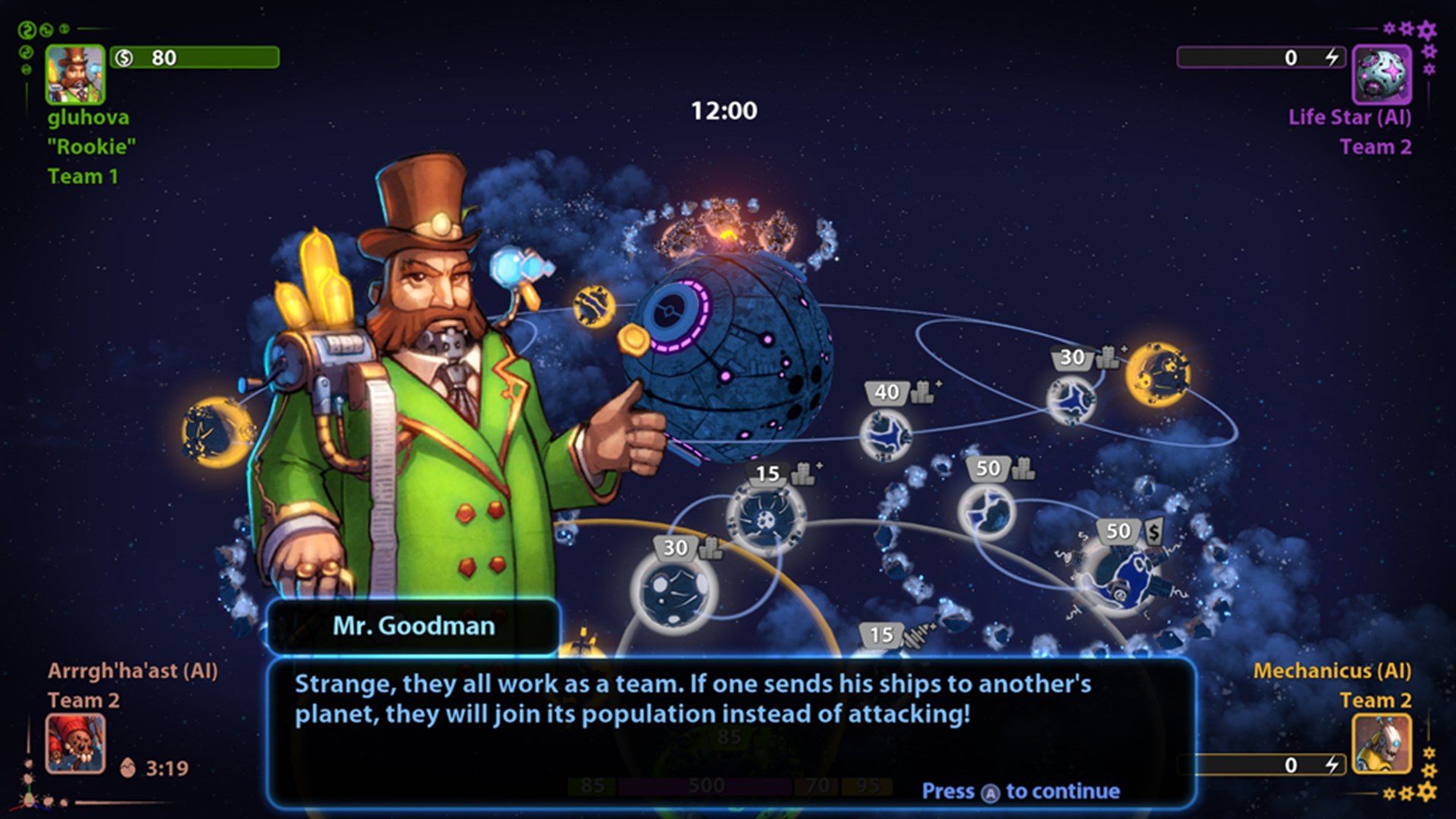Click the egg timer icon next to 3:19

point(126,767)
